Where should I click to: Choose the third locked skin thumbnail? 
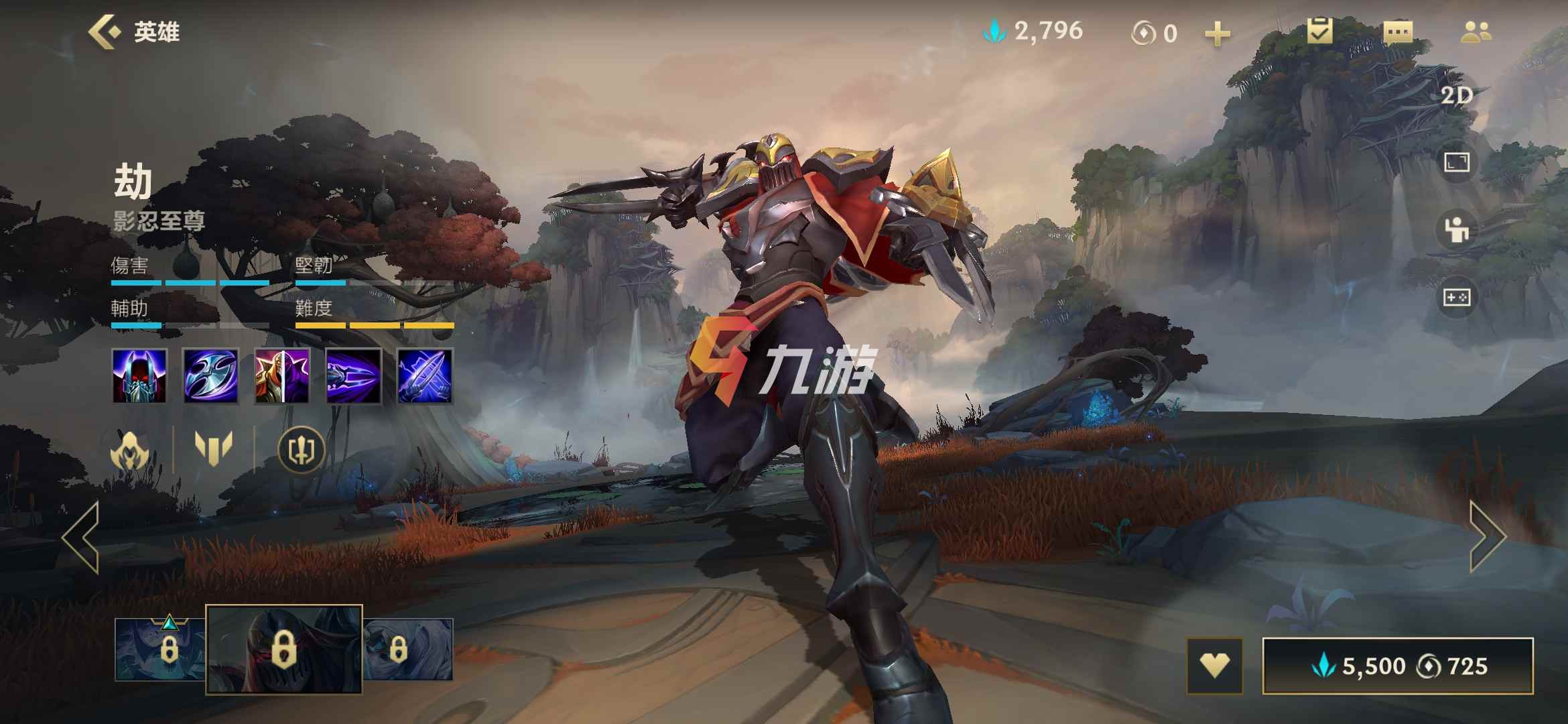point(408,649)
